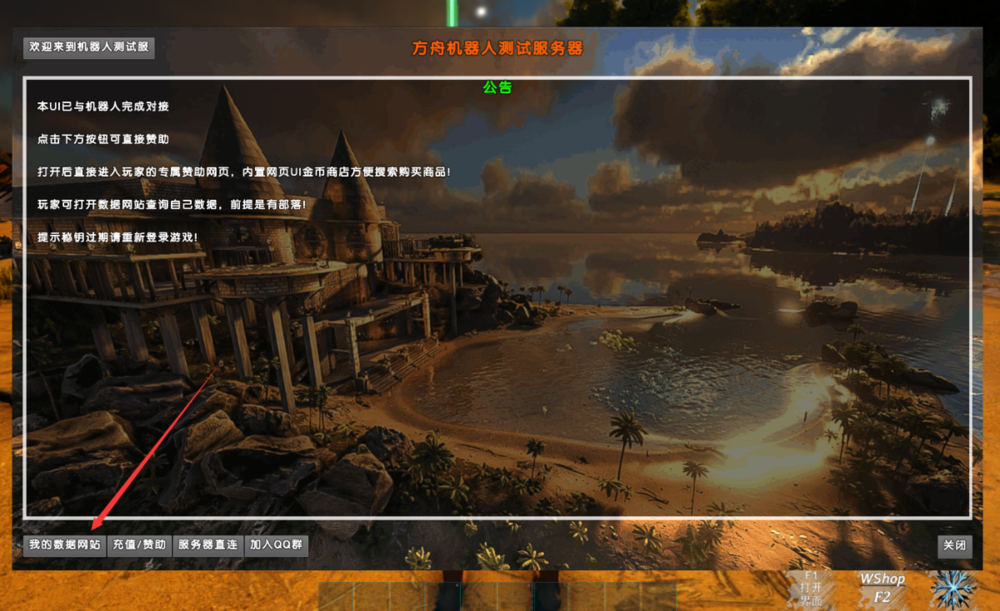The width and height of the screenshot is (1000, 611).
Task: Select the 服务器直连 server direct connect button
Action: [x=207, y=545]
